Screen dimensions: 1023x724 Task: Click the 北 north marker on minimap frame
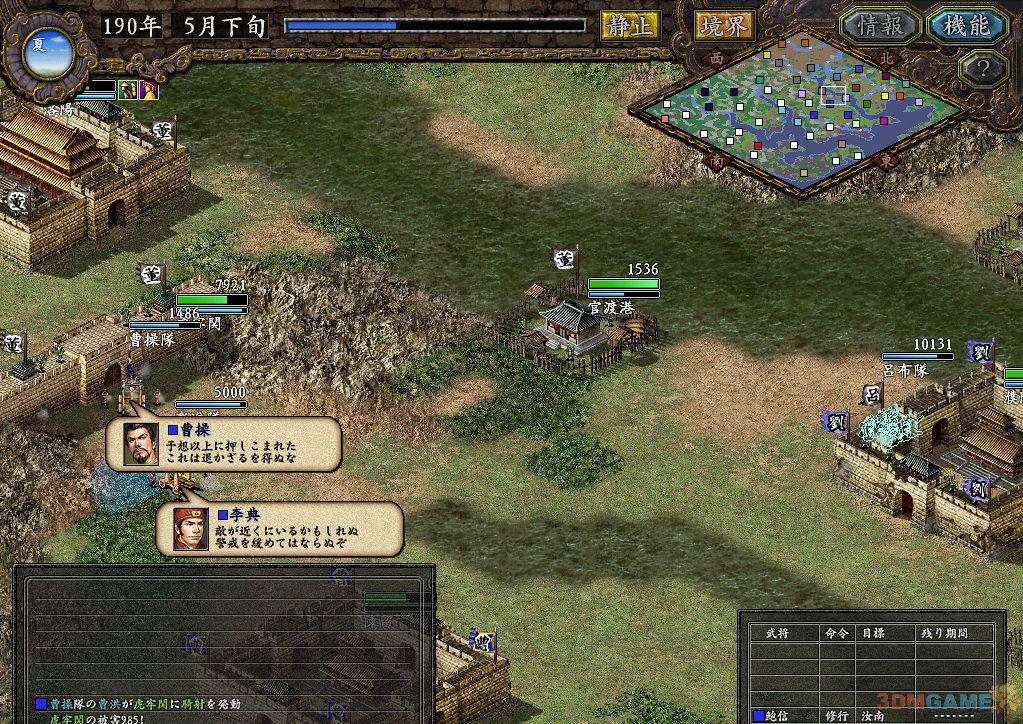coord(885,57)
